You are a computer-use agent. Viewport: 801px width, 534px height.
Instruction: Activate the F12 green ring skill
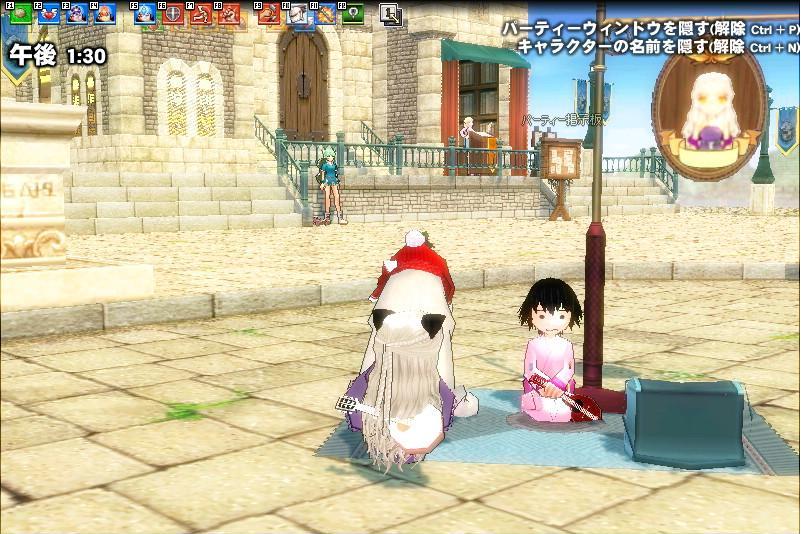352,14
